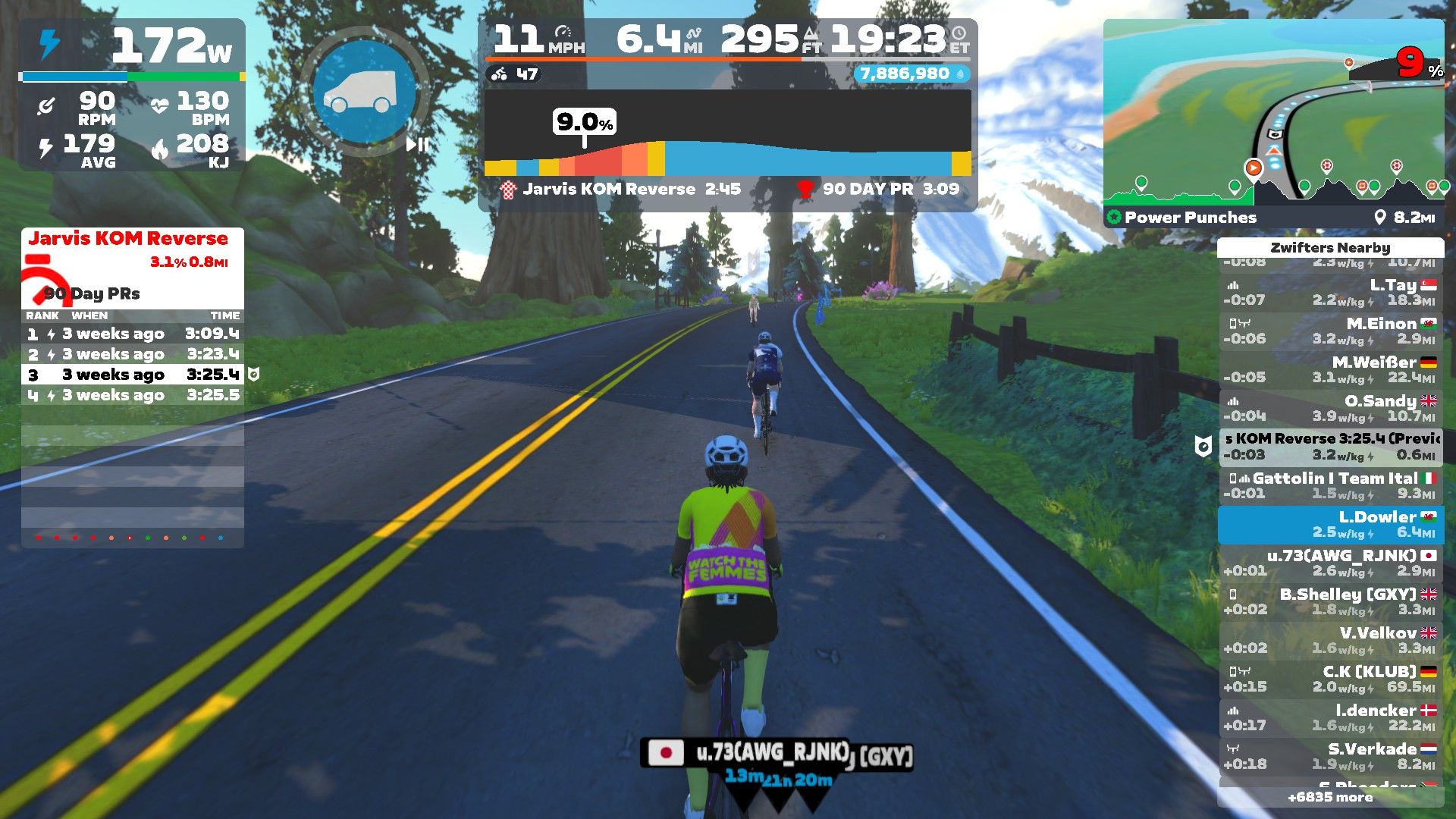
Task: Click the play/pause icon beside the power-up
Action: [417, 144]
